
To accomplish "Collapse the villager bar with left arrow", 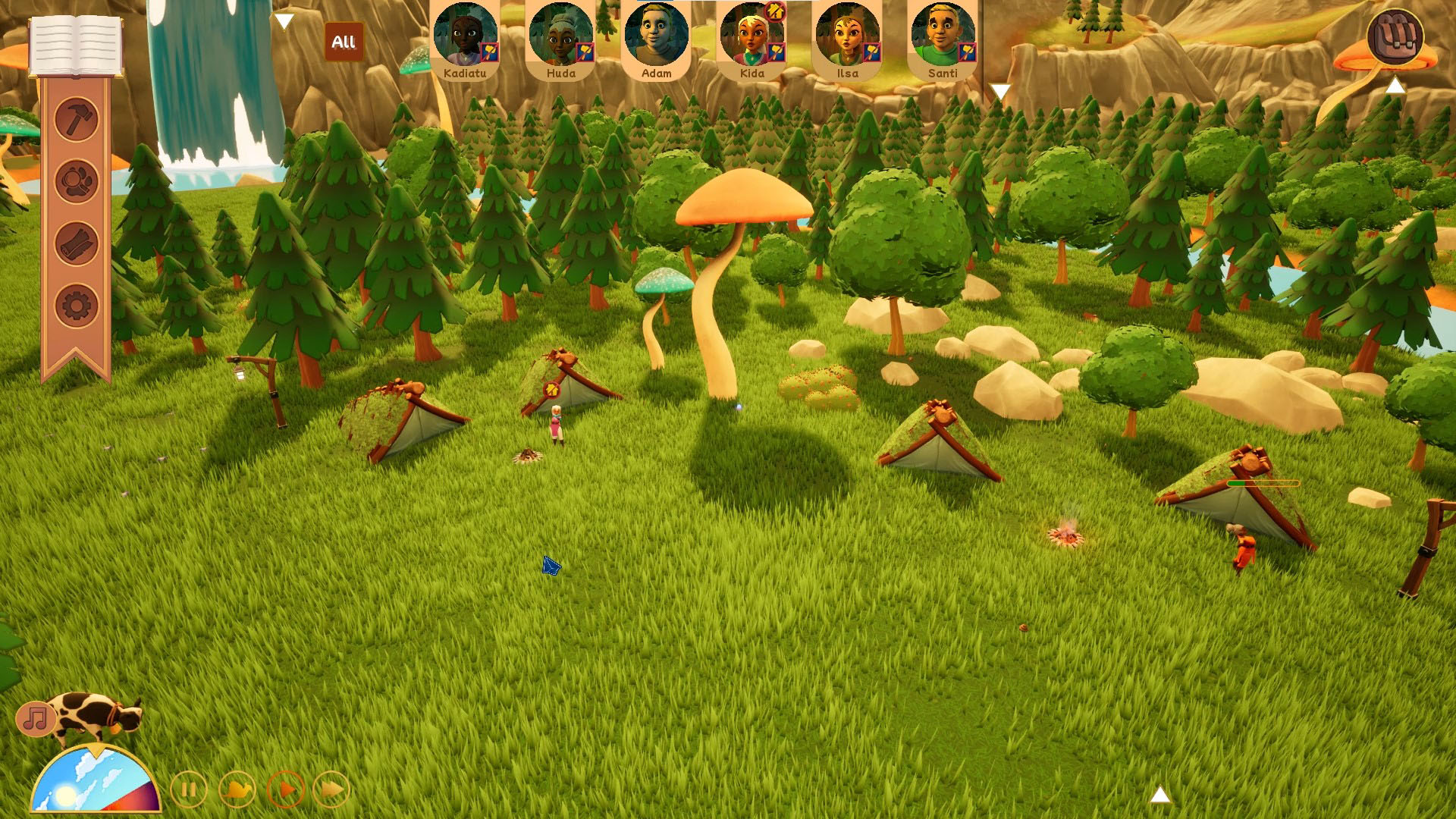I will tap(284, 21).
